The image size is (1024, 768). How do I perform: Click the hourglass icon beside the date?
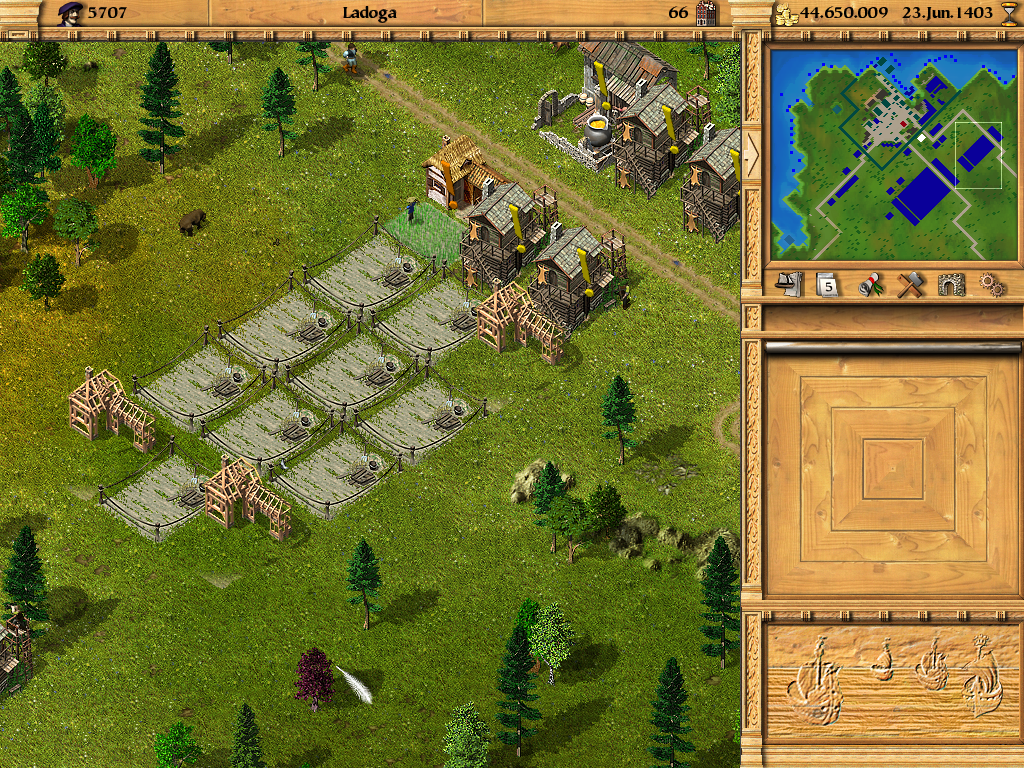pyautogui.click(x=1008, y=13)
